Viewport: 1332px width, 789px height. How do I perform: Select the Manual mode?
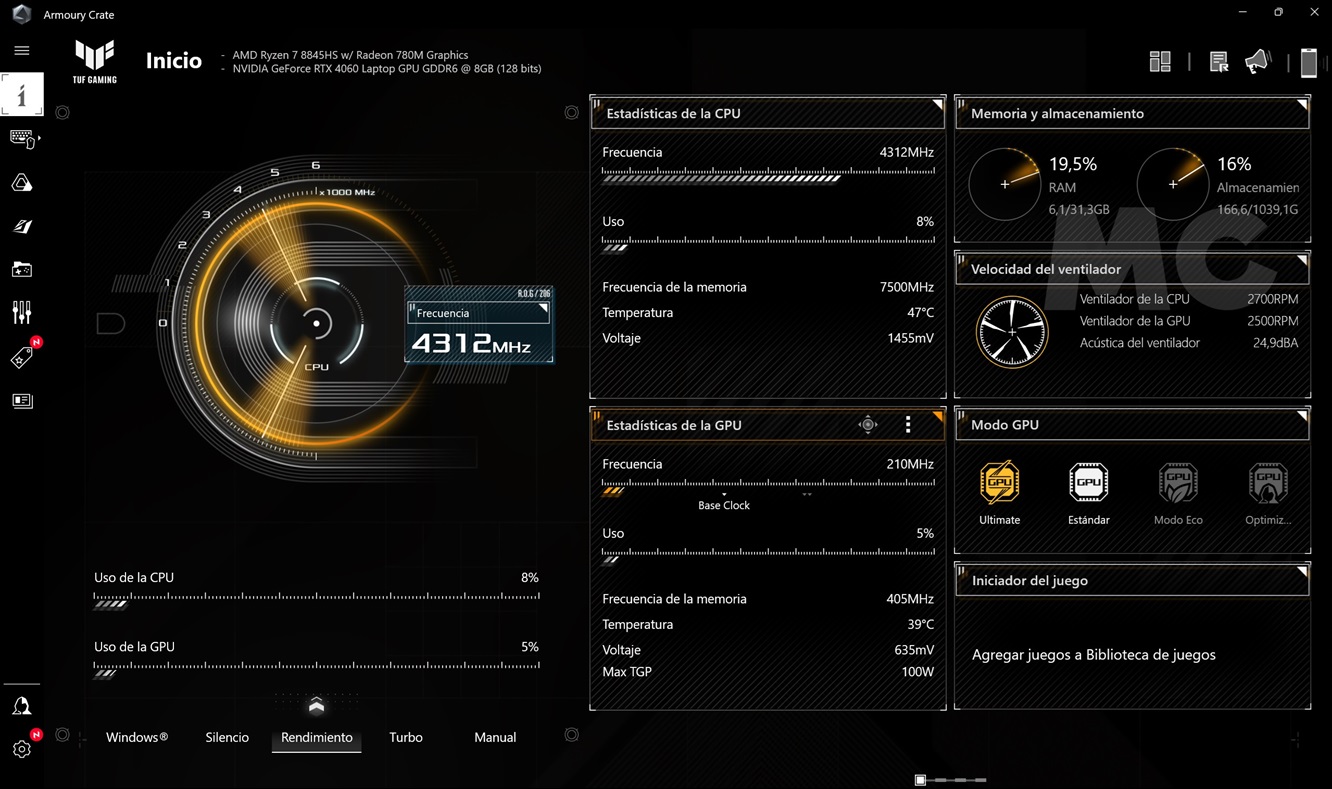pyautogui.click(x=495, y=737)
